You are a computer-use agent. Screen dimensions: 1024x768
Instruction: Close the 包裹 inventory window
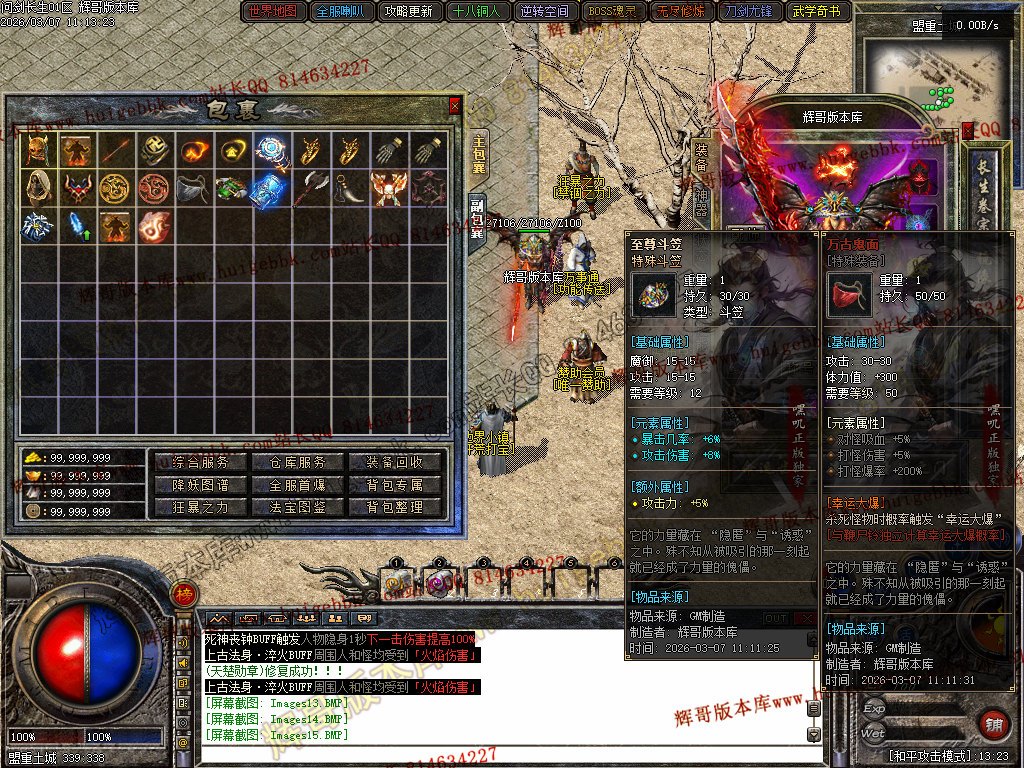tap(455, 105)
